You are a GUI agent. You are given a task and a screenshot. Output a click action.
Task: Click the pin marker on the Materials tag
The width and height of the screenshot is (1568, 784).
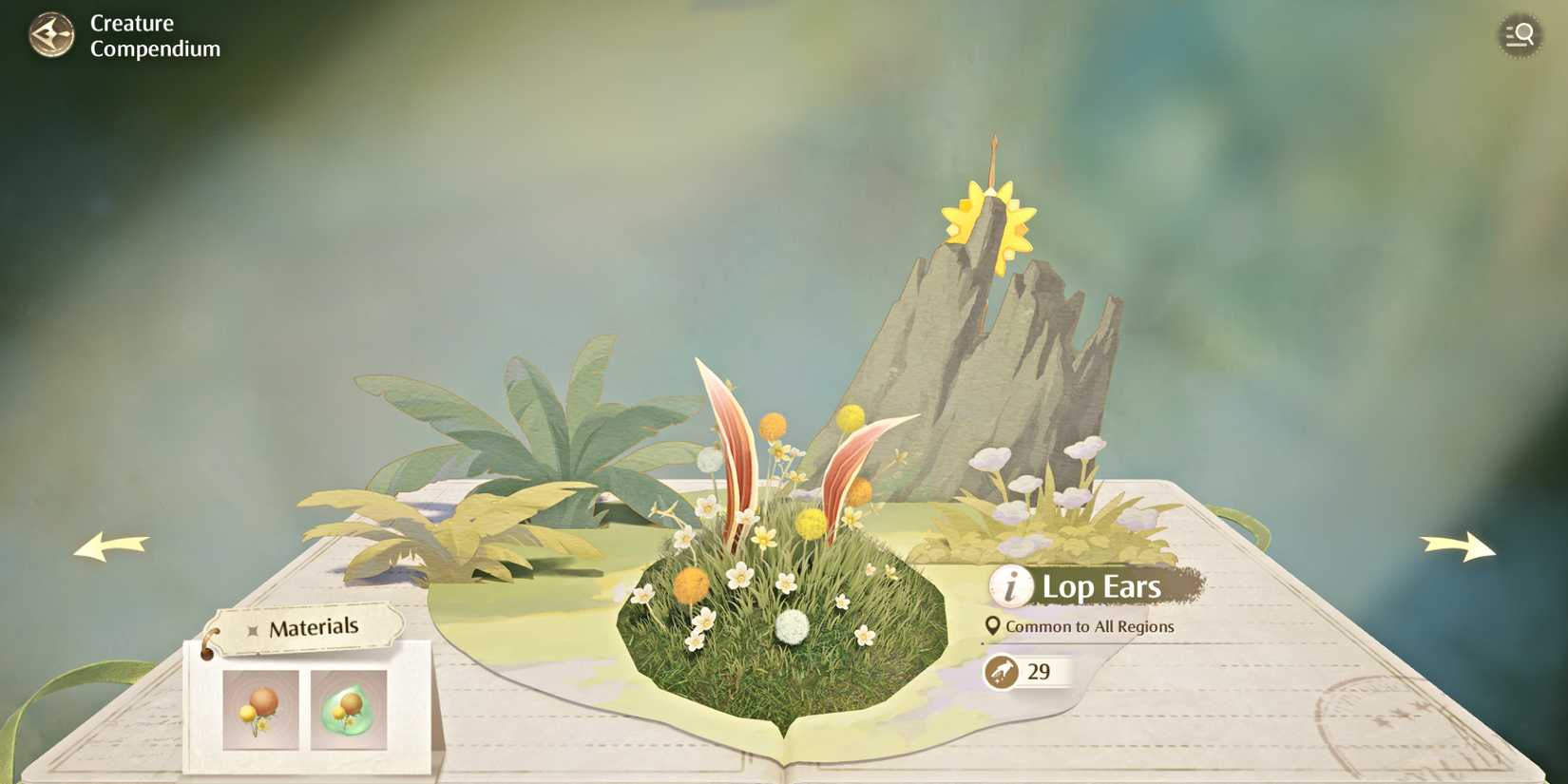coord(252,627)
